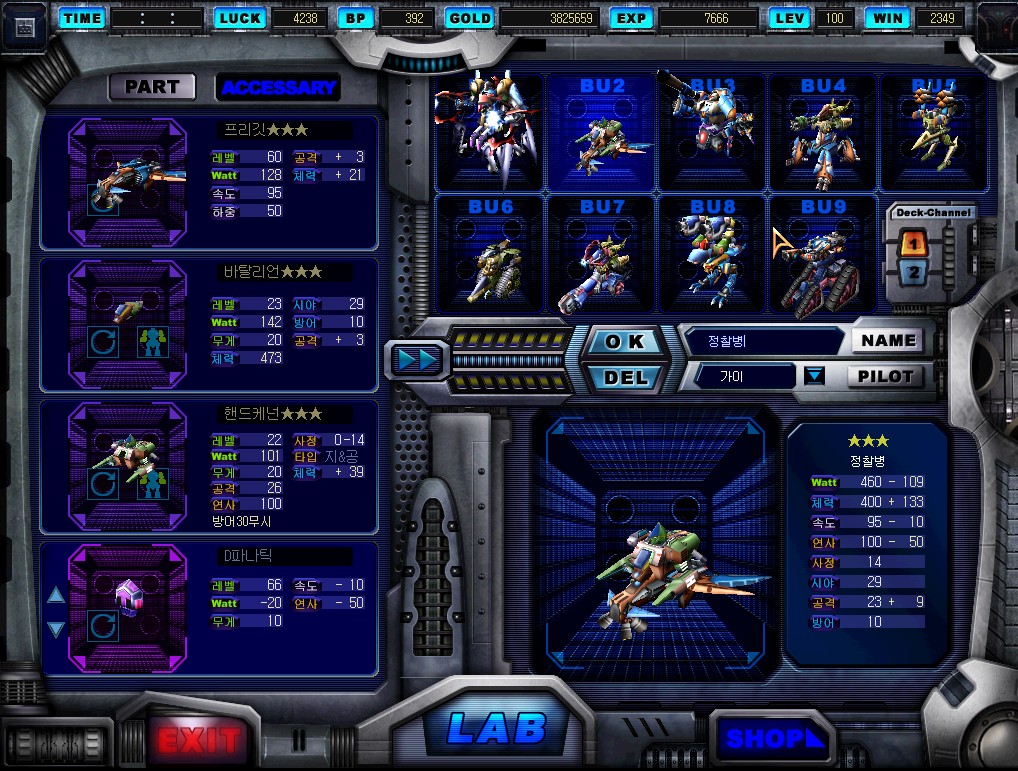Select Deck-Channel 1
Viewport: 1018px width, 771px height.
tap(913, 242)
